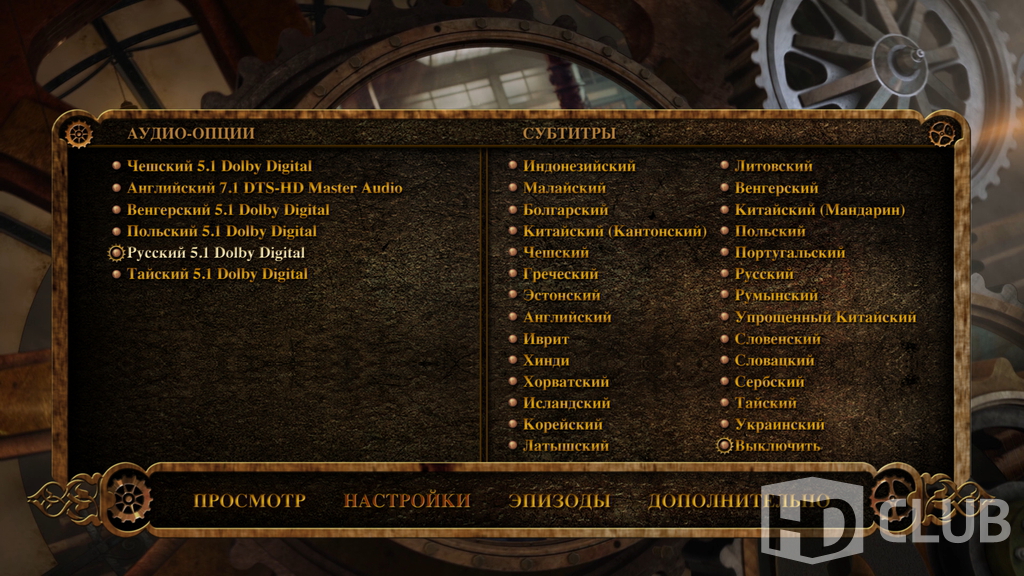
Task: Select Тайский 5.1 Dolby Digital audio
Action: (217, 274)
